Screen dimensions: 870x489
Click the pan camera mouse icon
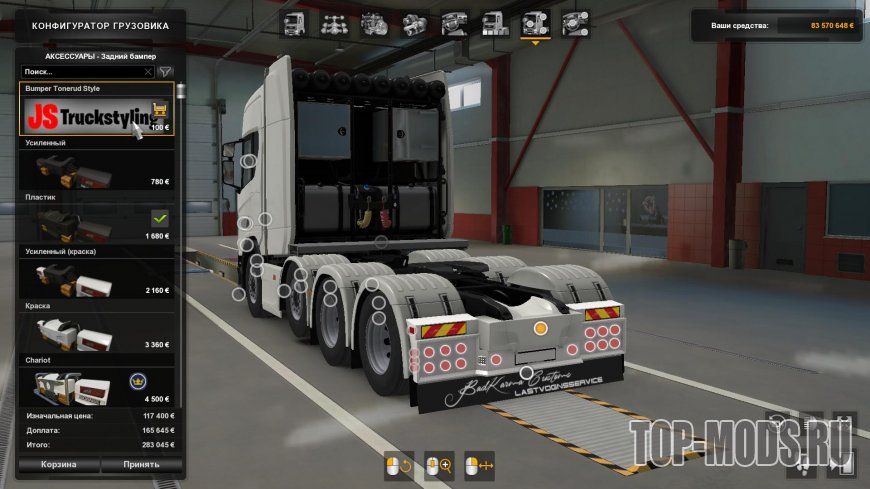tap(481, 466)
